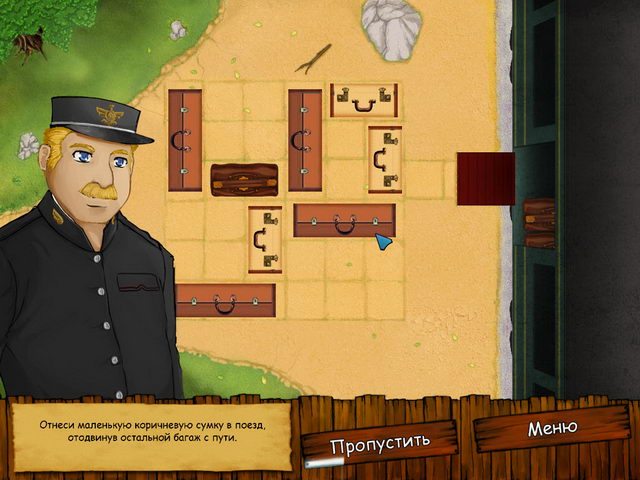Viewport: 640px width, 480px height.
Task: Select the upright cream trunk below the small bag
Action: click(265, 239)
